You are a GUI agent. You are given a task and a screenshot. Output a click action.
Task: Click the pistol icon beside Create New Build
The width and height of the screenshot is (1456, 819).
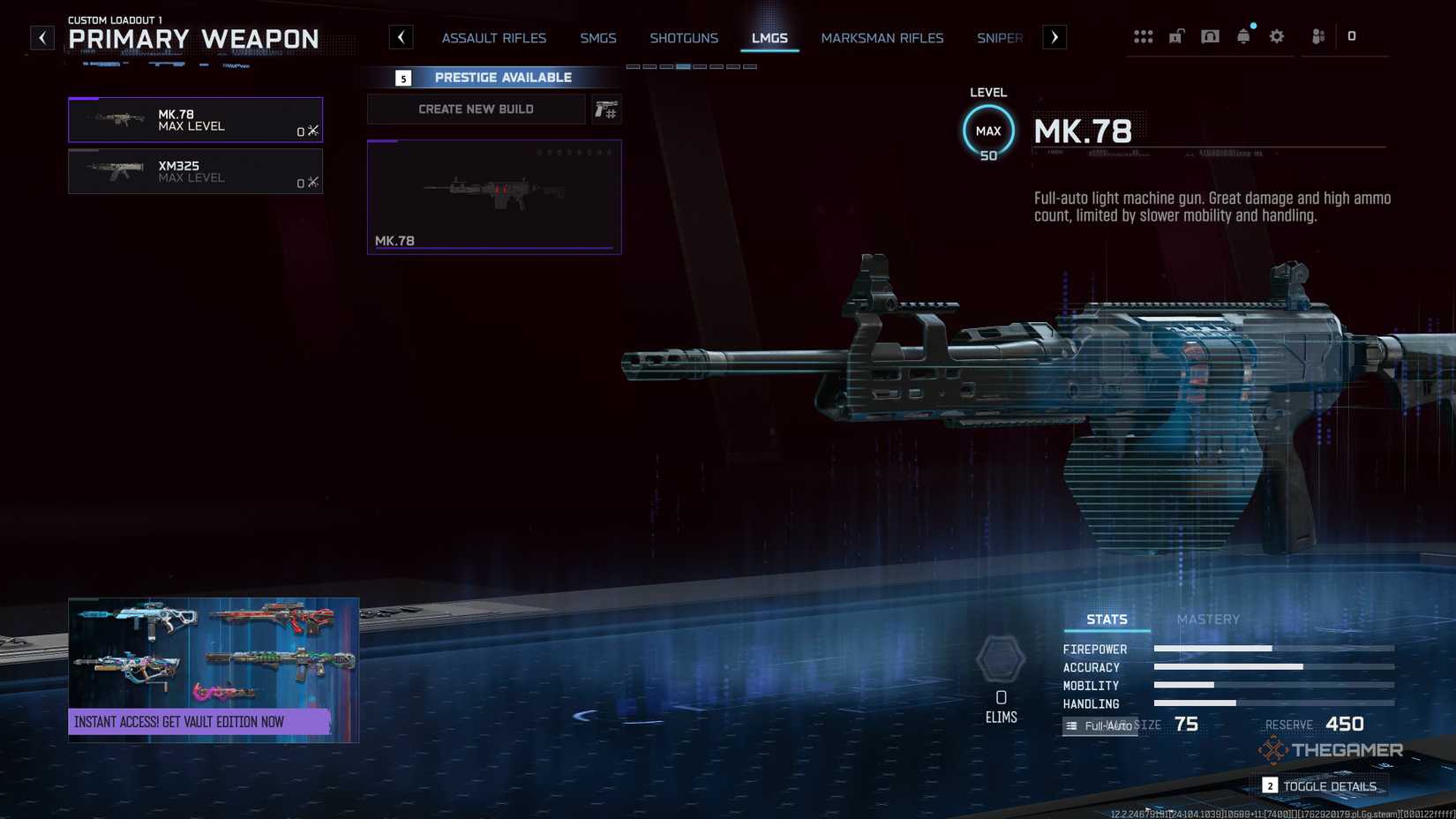coord(606,109)
